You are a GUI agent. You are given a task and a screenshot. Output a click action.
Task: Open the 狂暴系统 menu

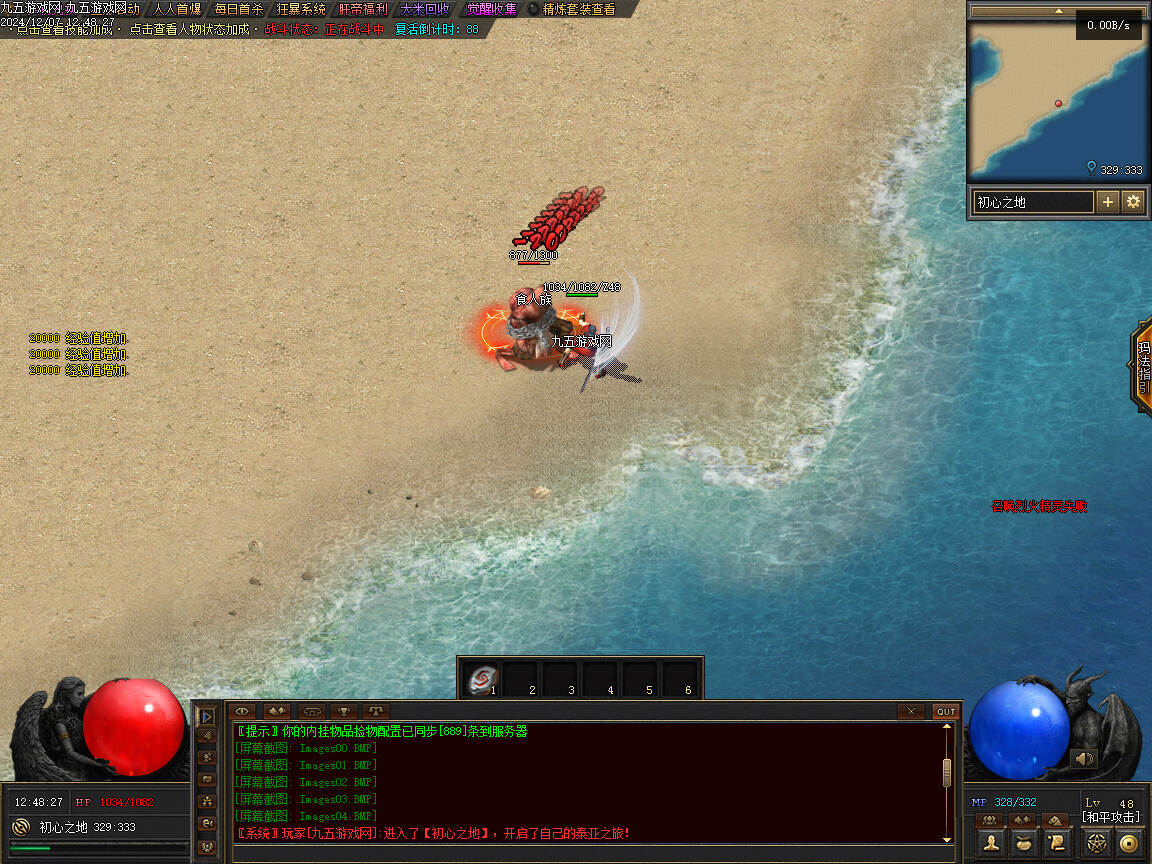301,9
